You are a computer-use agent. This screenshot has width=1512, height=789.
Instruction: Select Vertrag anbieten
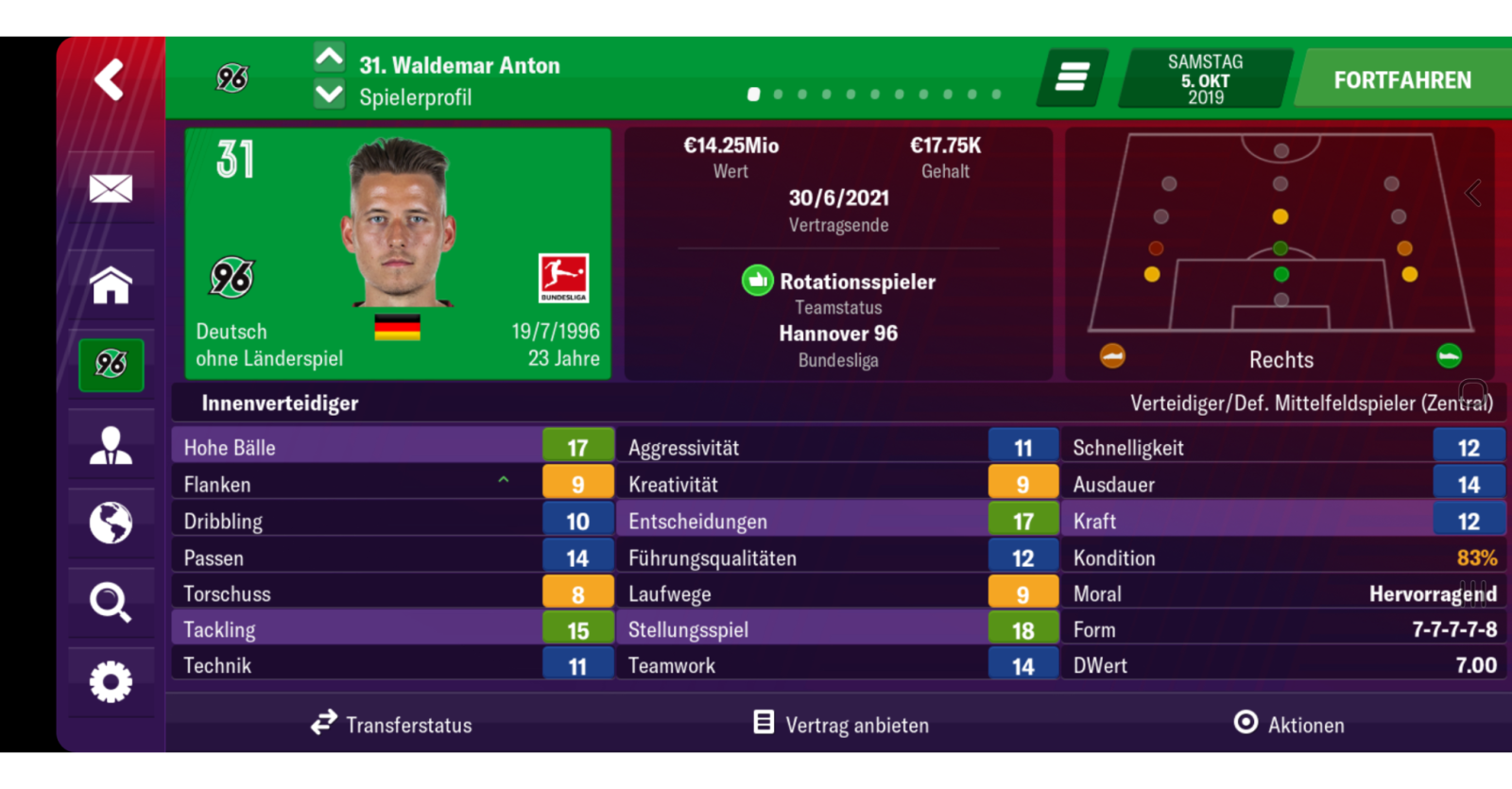tap(841, 725)
